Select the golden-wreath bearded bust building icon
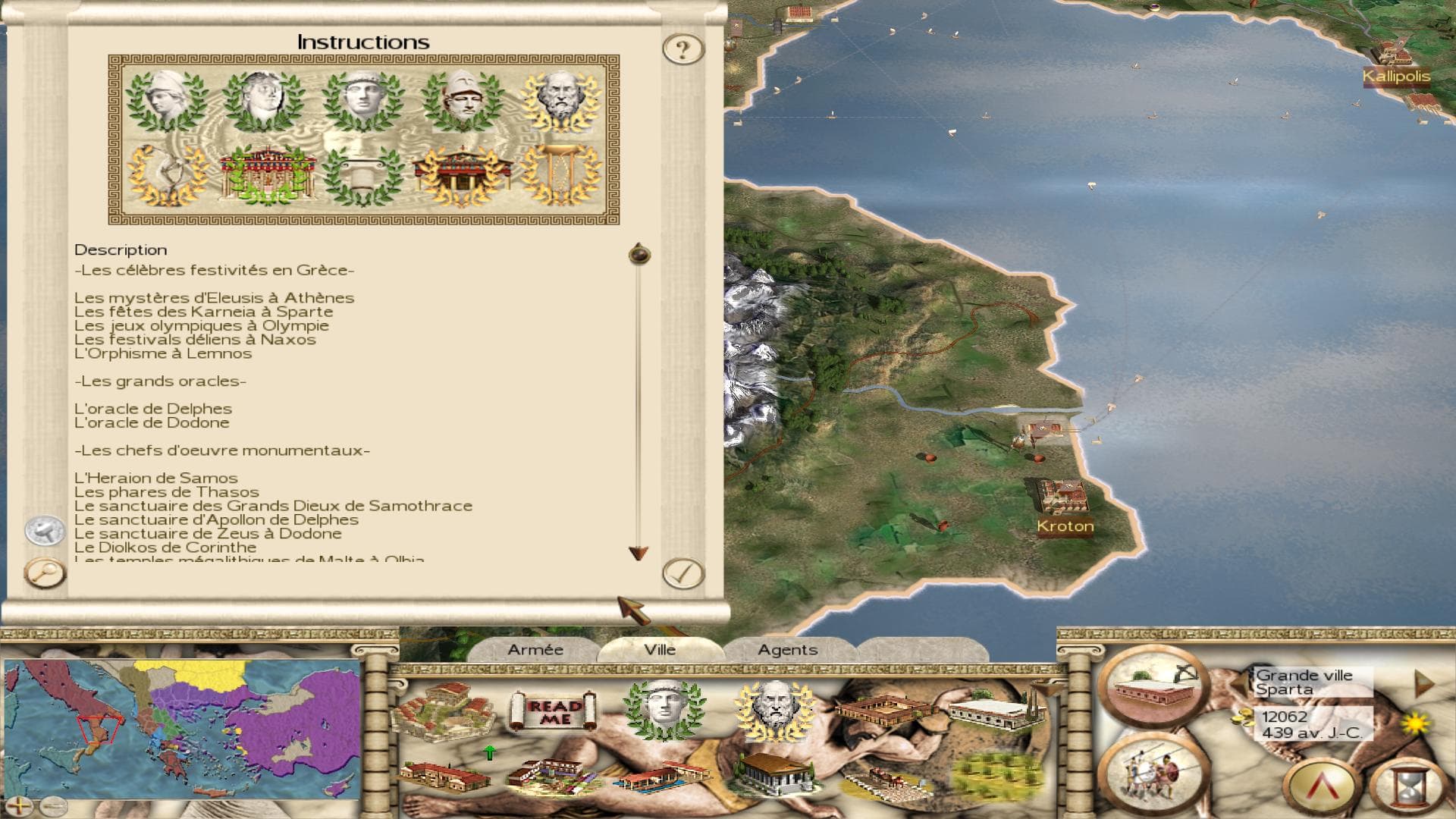Image resolution: width=1456 pixels, height=819 pixels. (x=773, y=709)
